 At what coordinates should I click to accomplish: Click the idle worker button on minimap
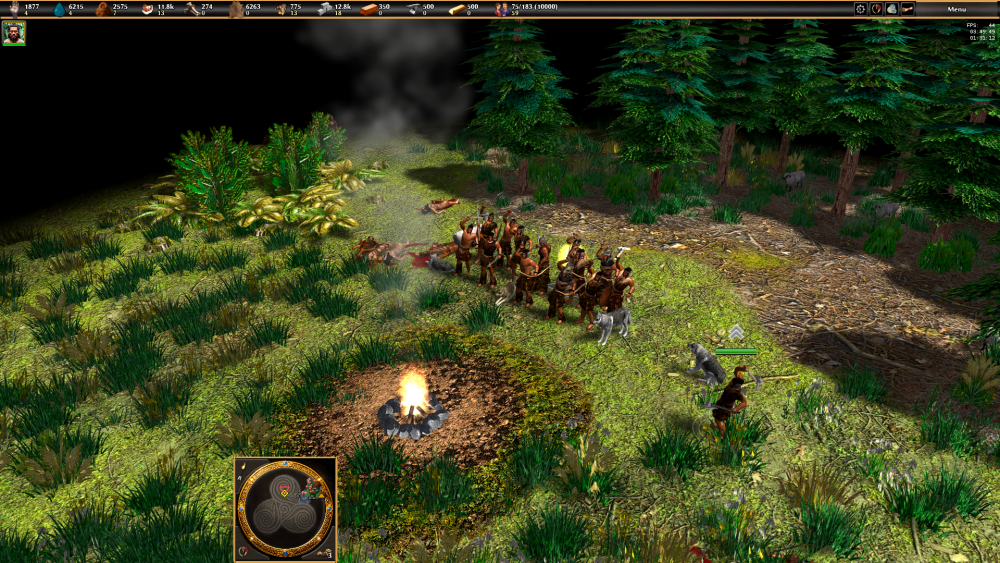tap(324, 551)
